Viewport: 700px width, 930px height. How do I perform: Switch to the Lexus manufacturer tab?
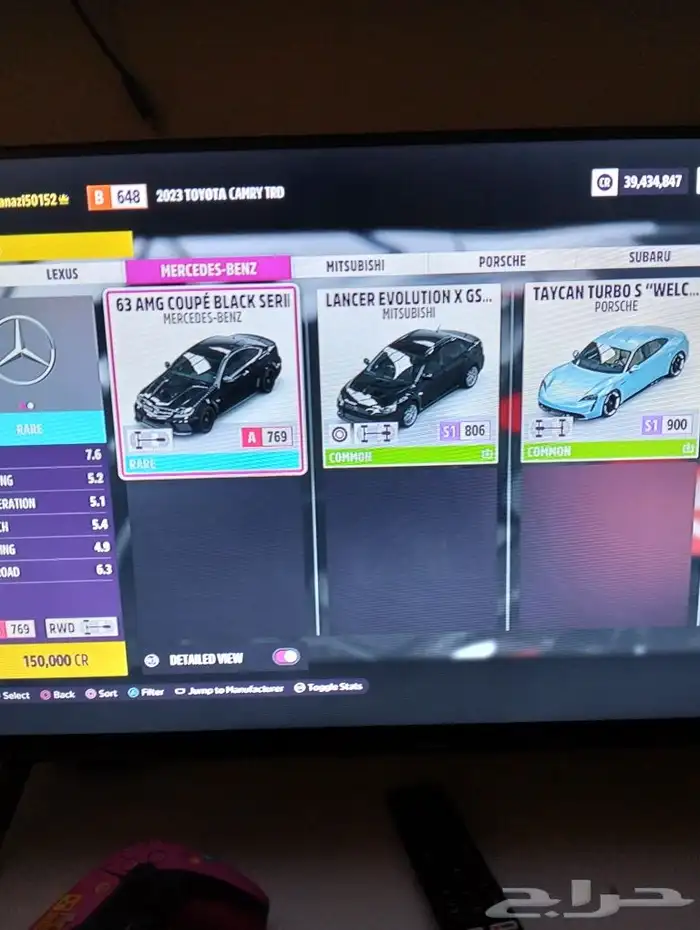point(62,273)
